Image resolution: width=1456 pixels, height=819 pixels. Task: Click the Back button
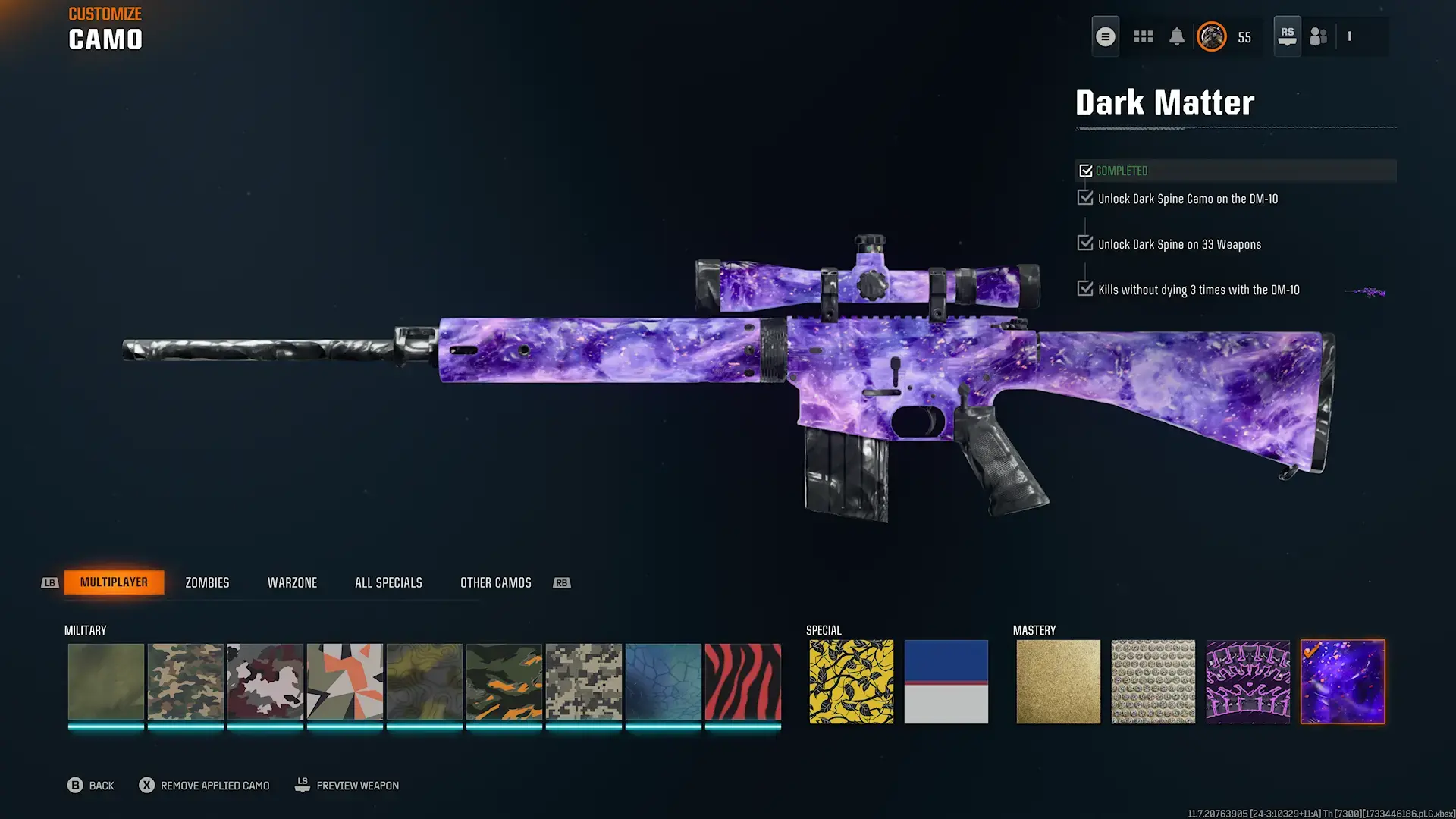point(91,785)
